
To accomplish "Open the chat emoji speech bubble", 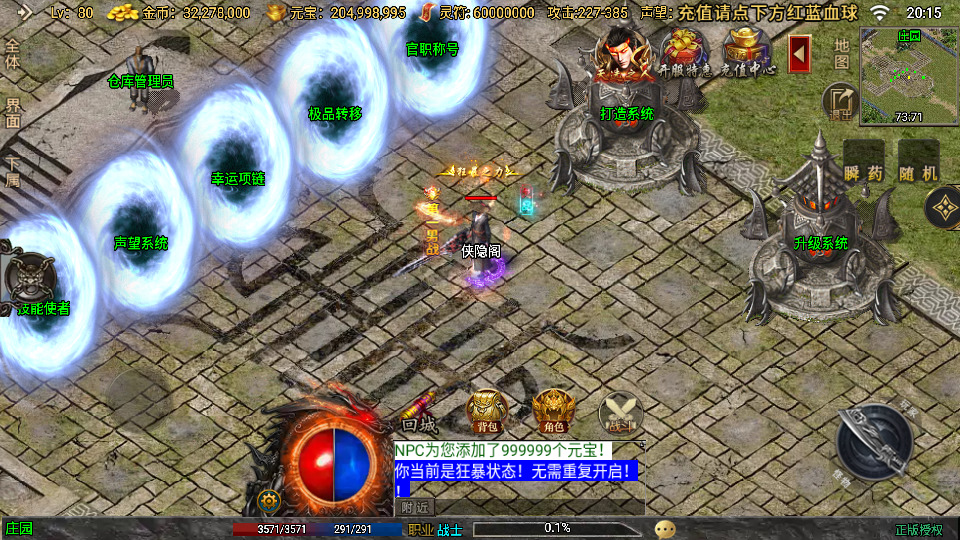I will 665,528.
